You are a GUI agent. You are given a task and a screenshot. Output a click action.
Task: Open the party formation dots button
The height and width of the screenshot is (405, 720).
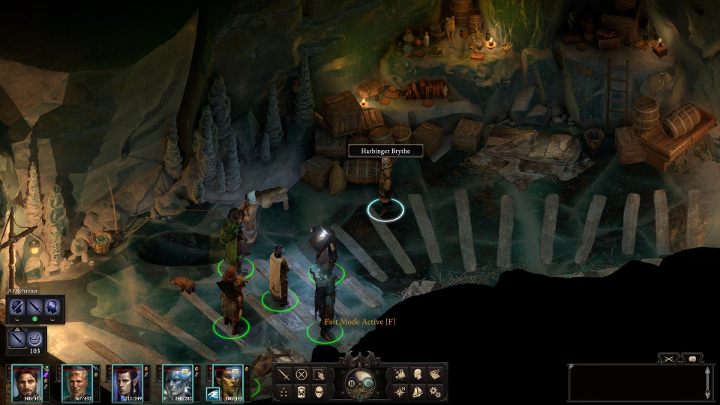pos(284,390)
